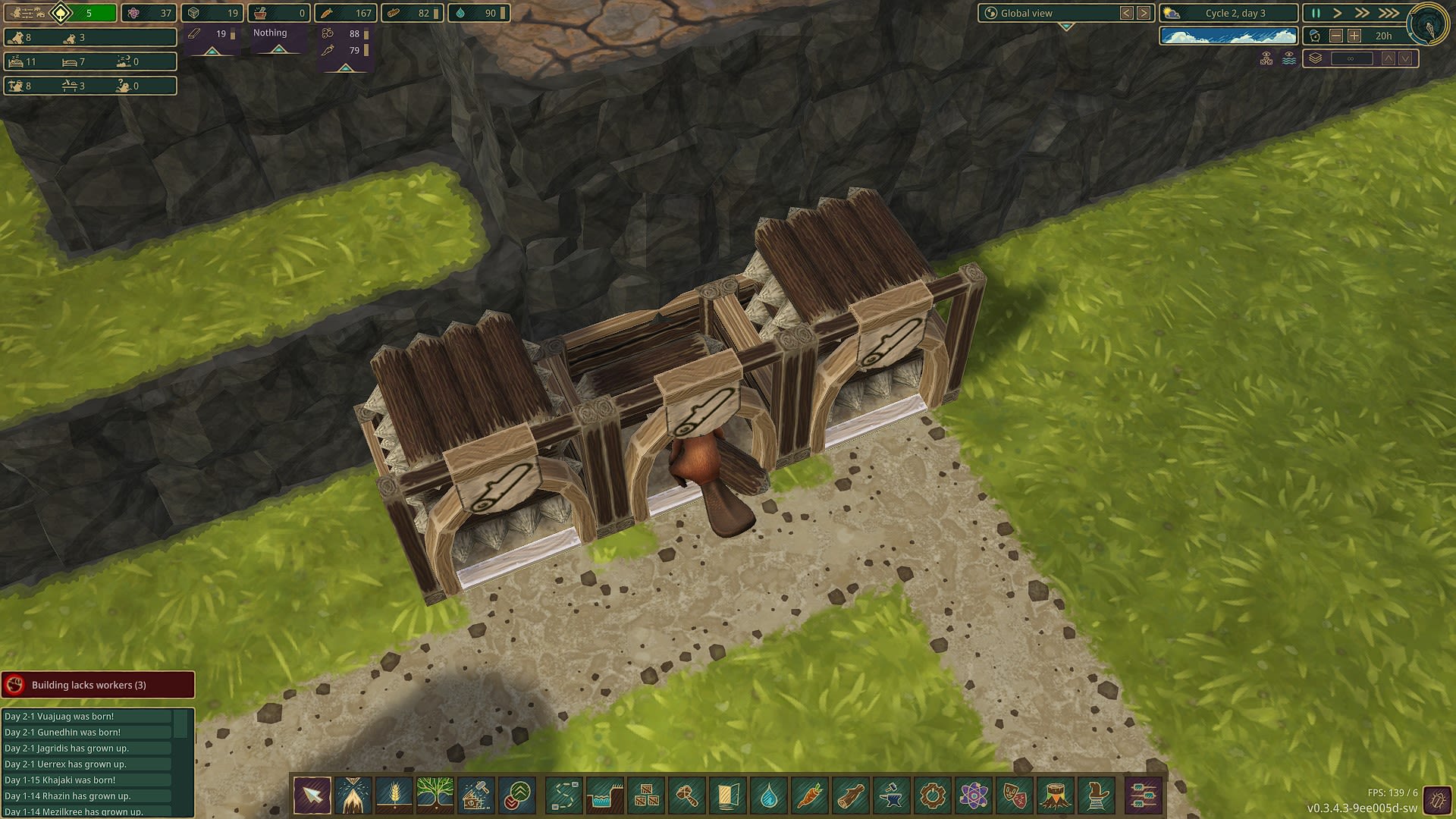
Task: Set game speed to double arrows
Action: (1362, 13)
